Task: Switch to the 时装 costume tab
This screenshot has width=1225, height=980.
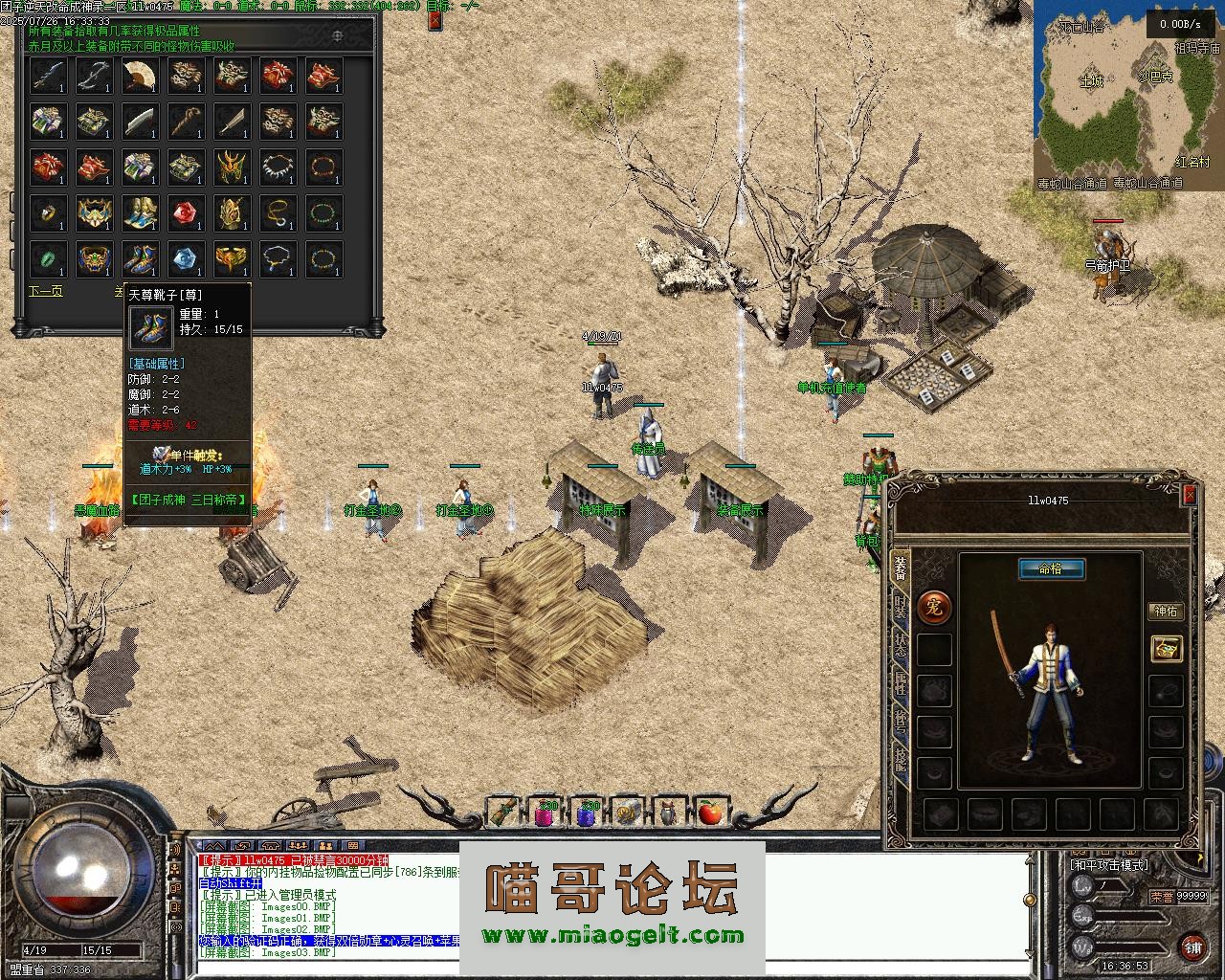Action: [901, 605]
